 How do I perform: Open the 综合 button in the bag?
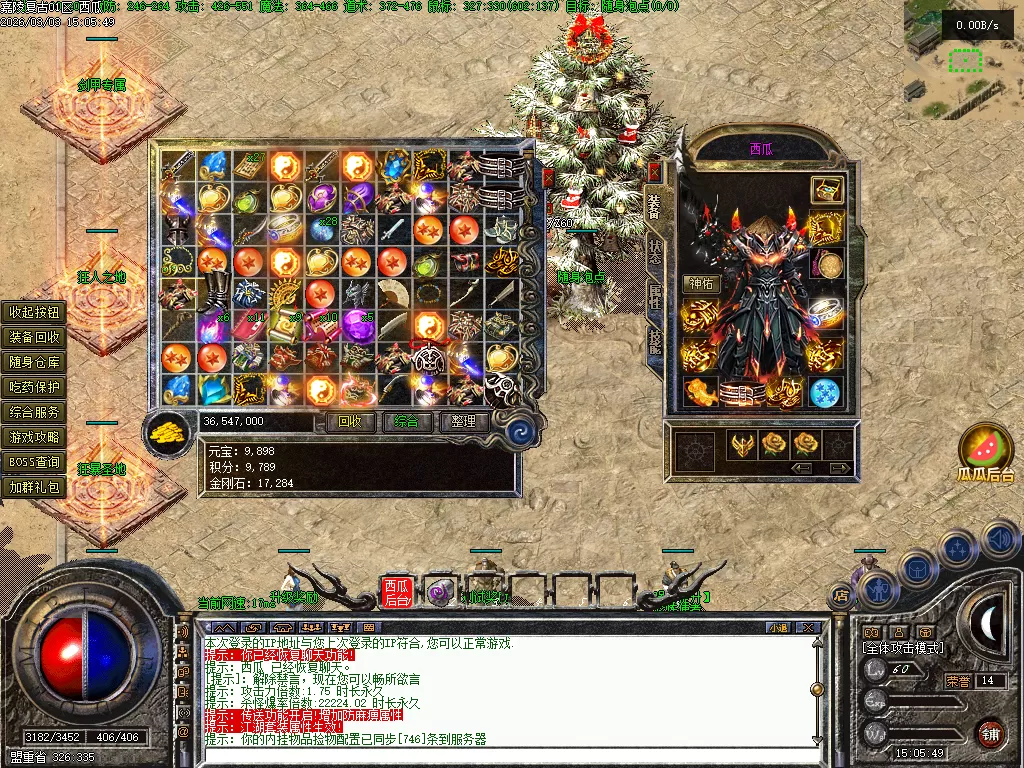tap(407, 422)
